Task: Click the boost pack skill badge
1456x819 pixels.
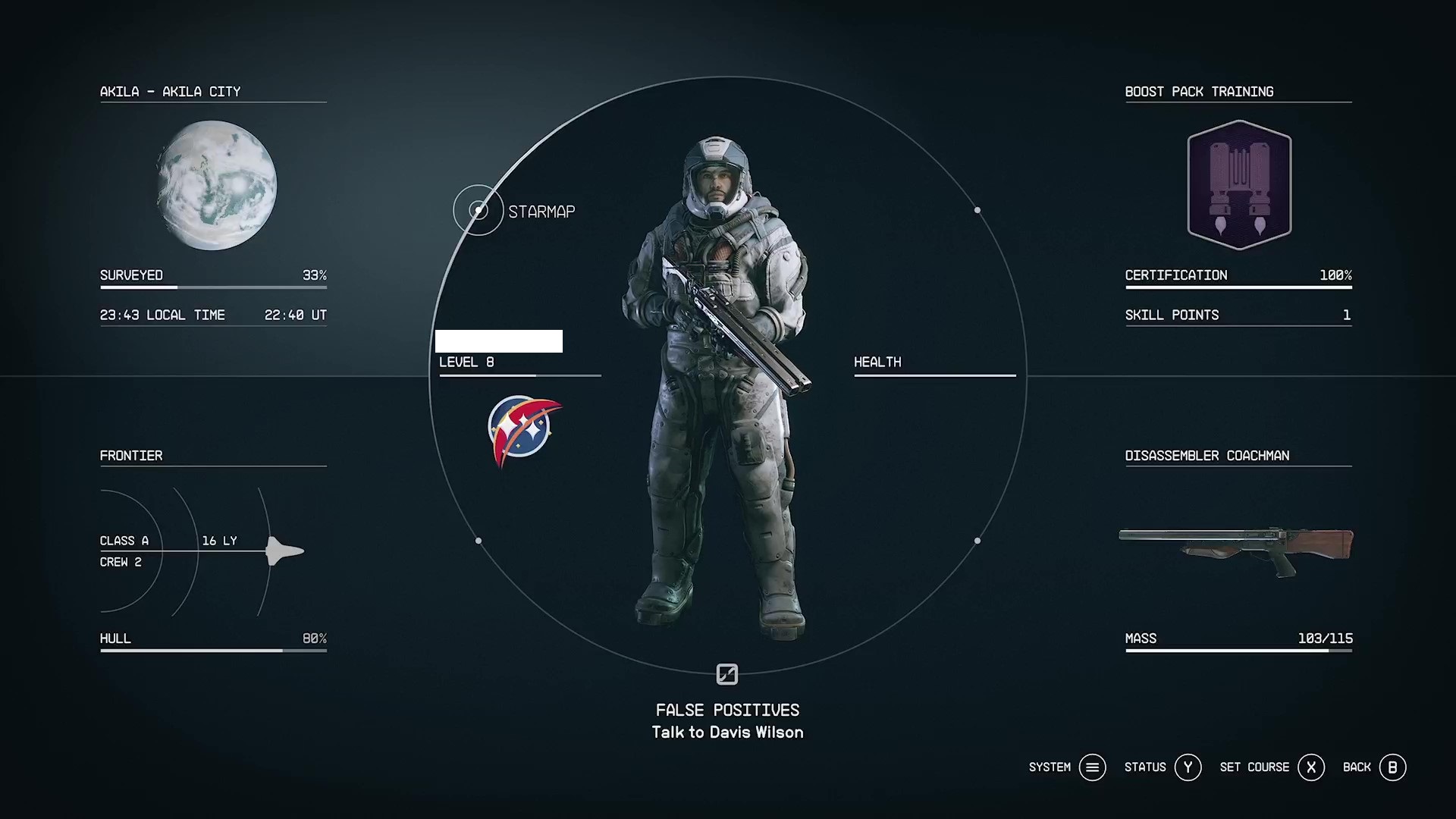Action: (1239, 186)
